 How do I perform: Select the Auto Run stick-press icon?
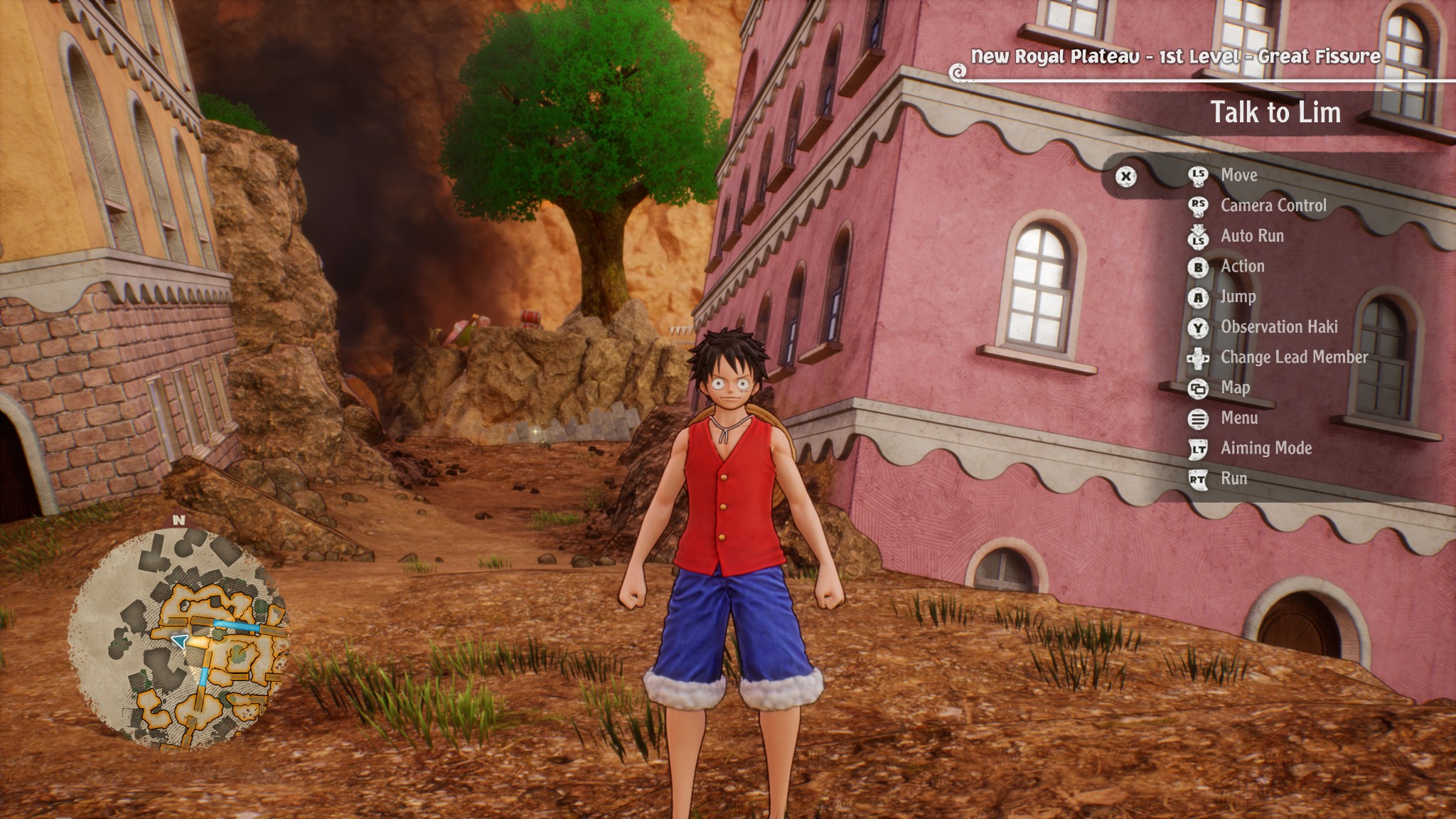point(1199,237)
